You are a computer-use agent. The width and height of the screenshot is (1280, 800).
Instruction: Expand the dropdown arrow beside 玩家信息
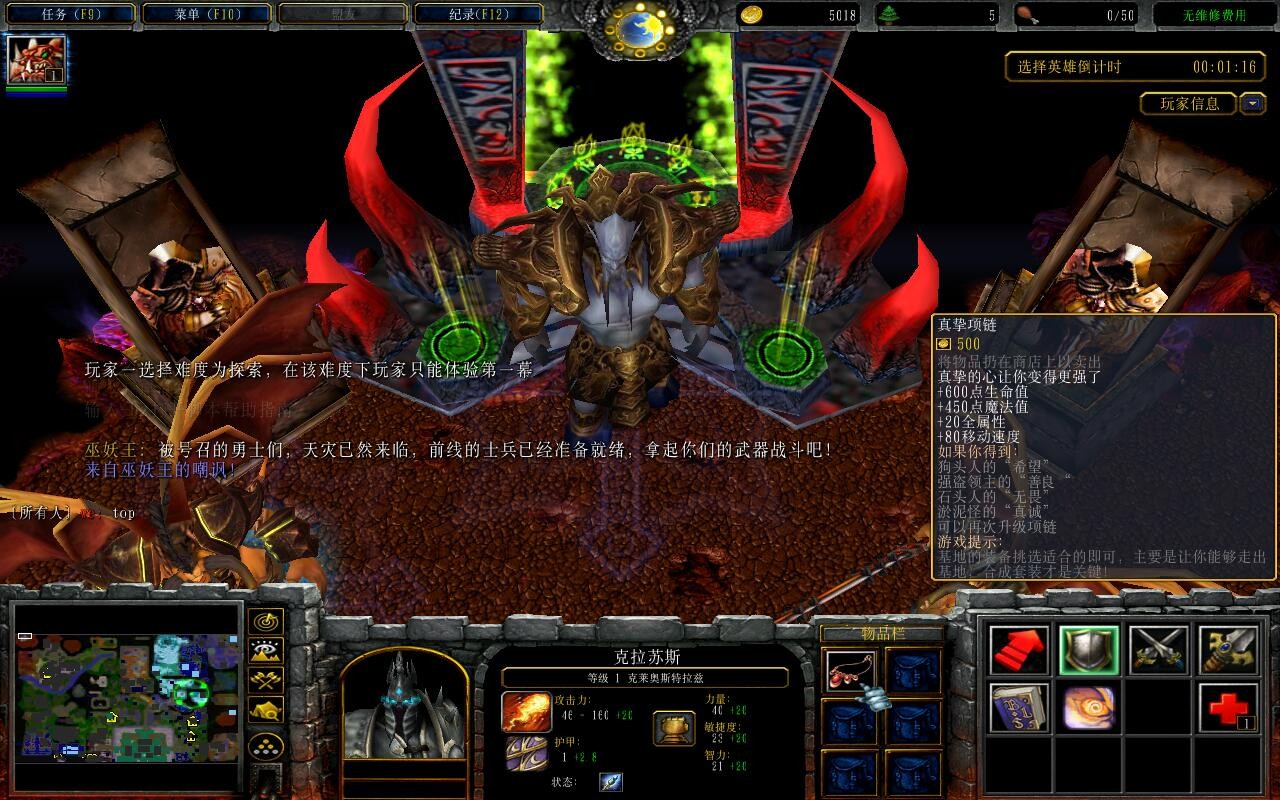(x=1252, y=103)
